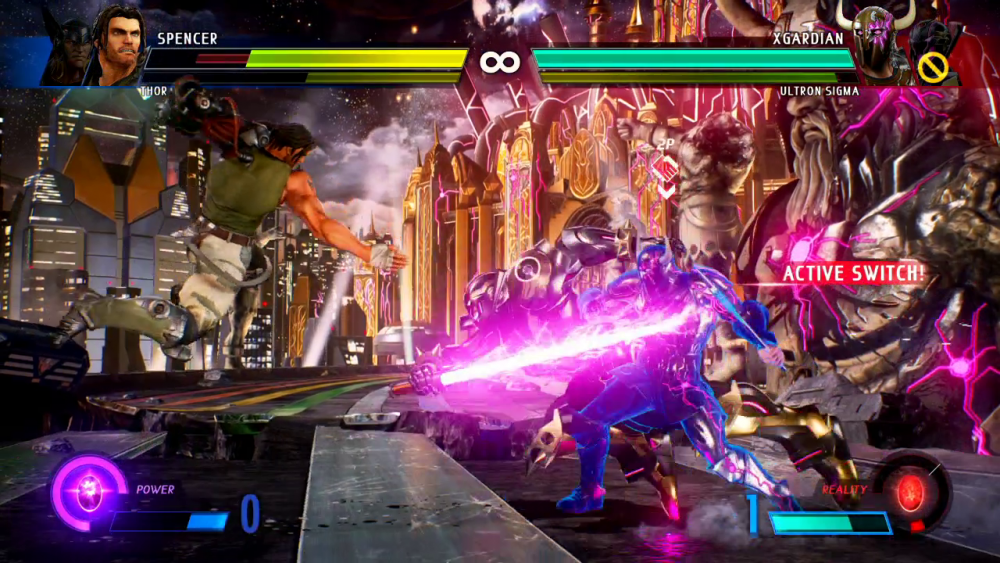
Task: Activate the red Reality Stone icon
Action: (x=910, y=492)
